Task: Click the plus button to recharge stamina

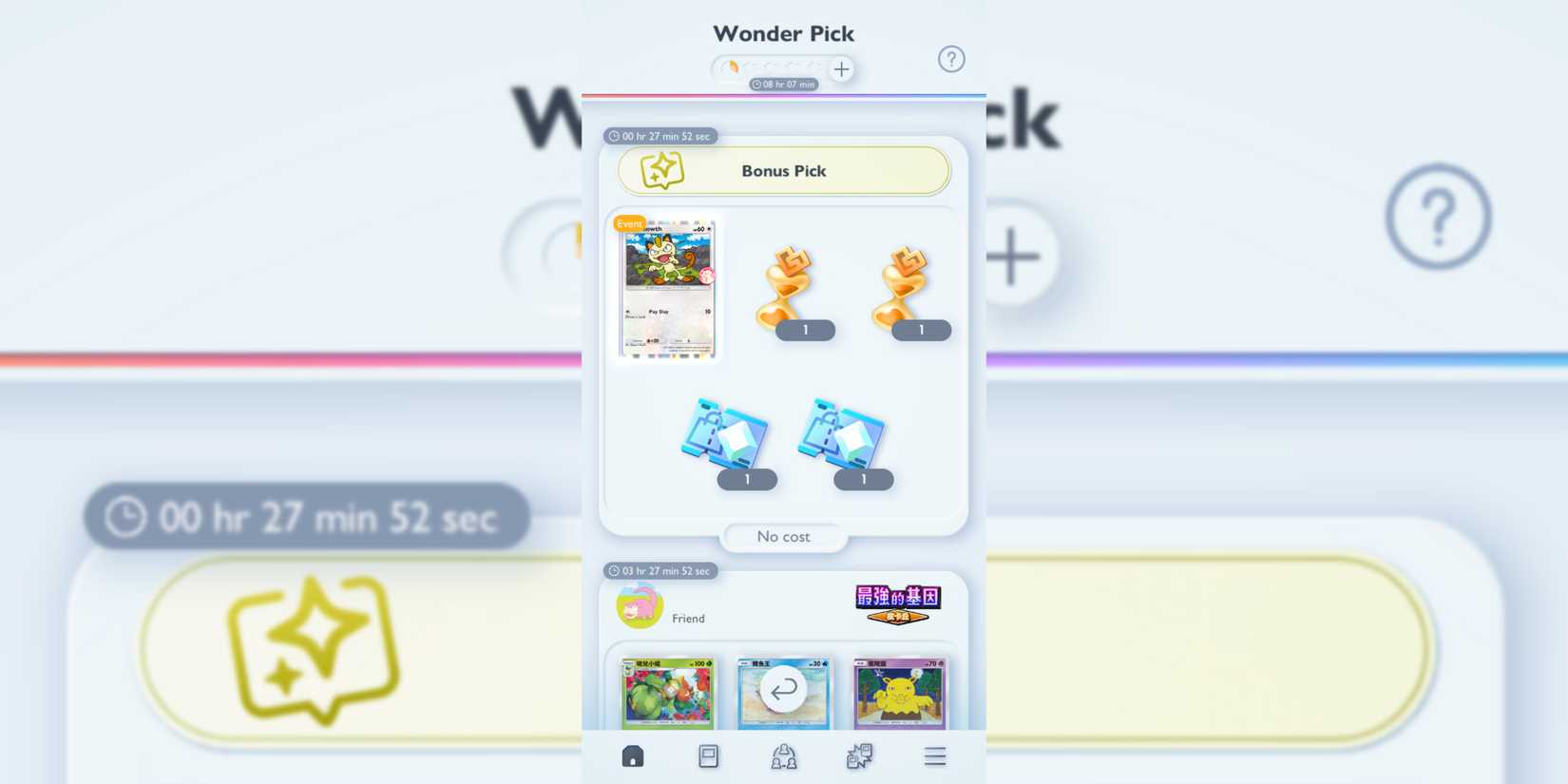Action: [x=841, y=68]
